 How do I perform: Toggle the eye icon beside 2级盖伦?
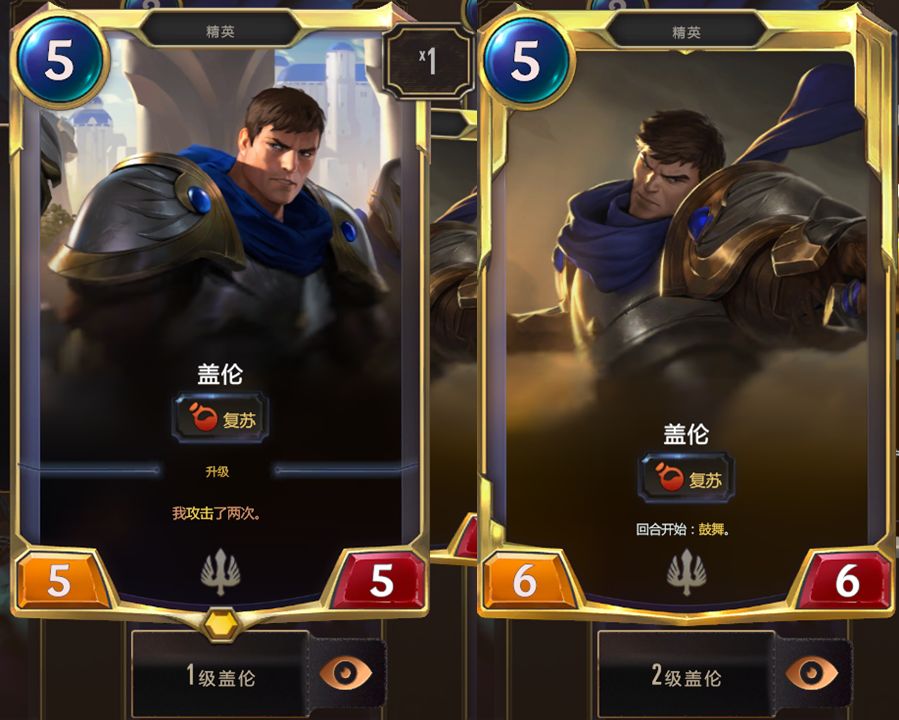[x=812, y=674]
